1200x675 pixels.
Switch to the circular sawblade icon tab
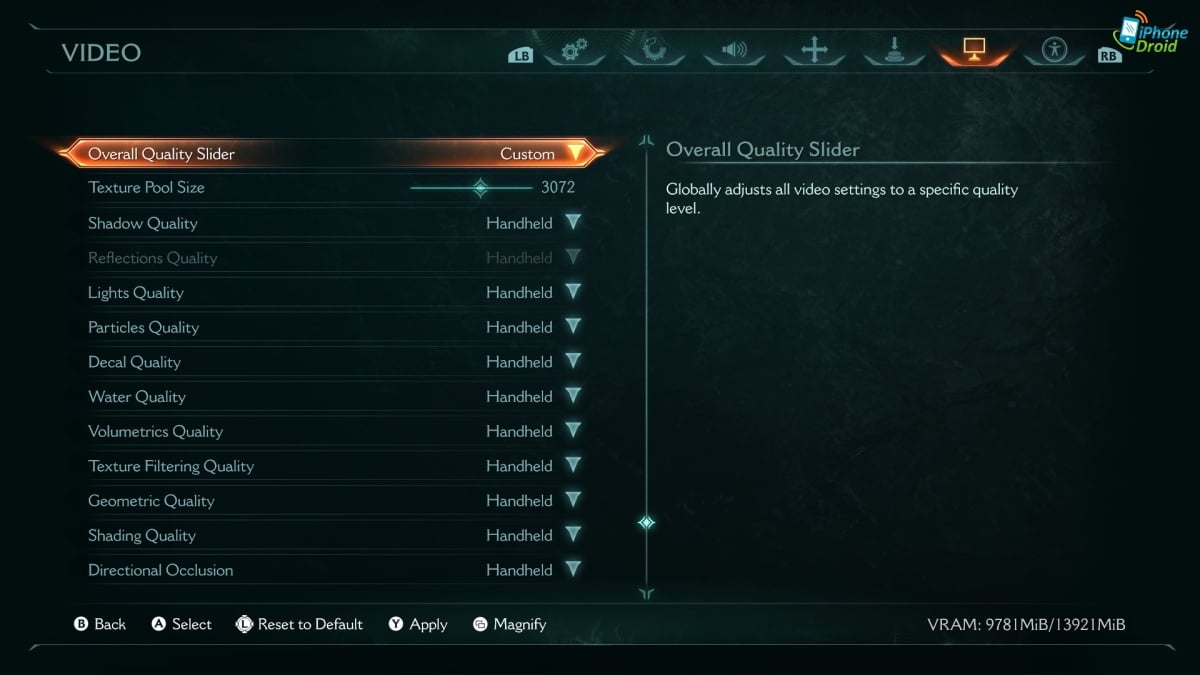click(655, 50)
